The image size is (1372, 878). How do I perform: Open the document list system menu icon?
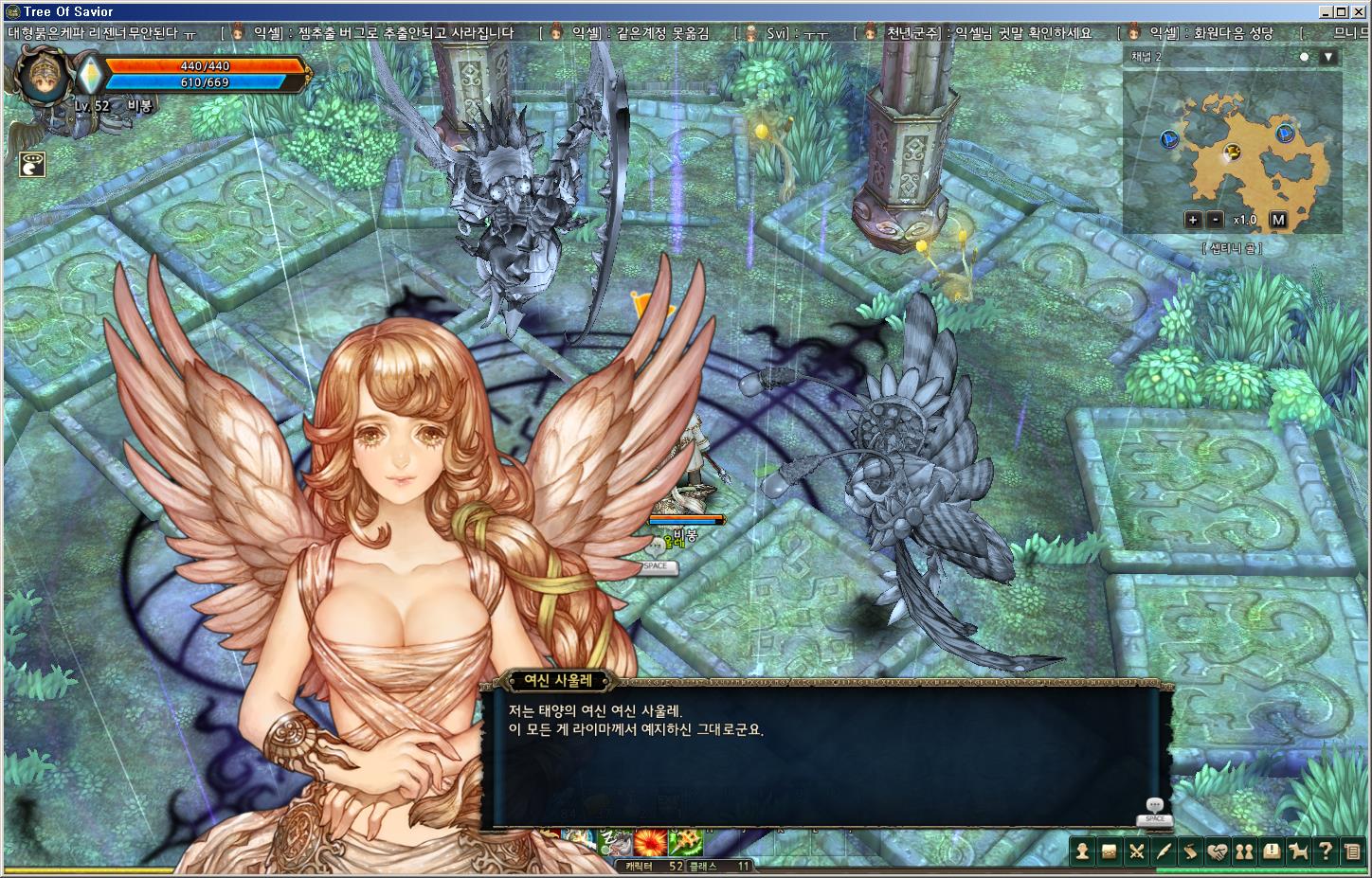point(1352,851)
